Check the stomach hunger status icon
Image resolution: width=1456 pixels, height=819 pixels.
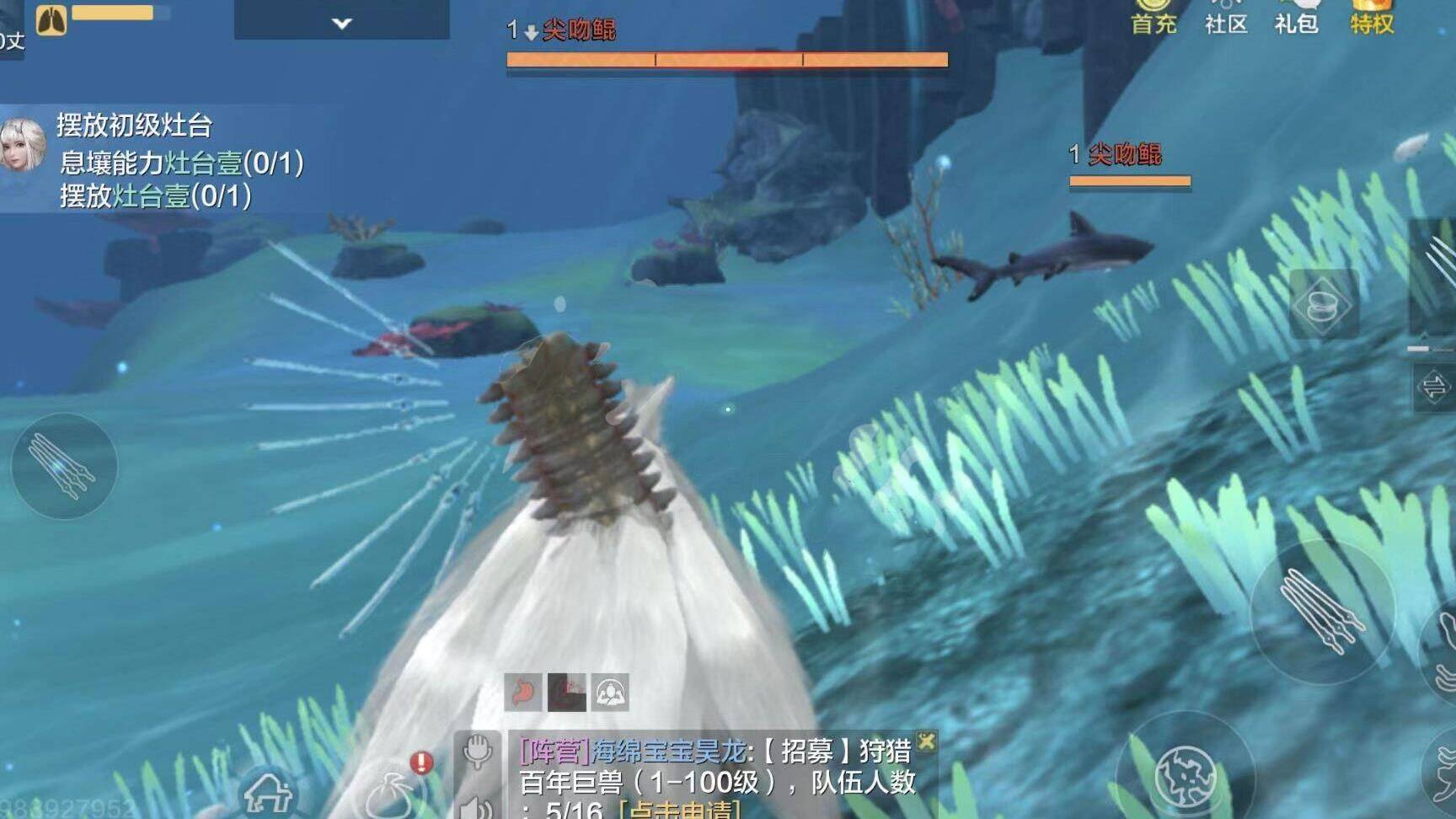point(522,693)
